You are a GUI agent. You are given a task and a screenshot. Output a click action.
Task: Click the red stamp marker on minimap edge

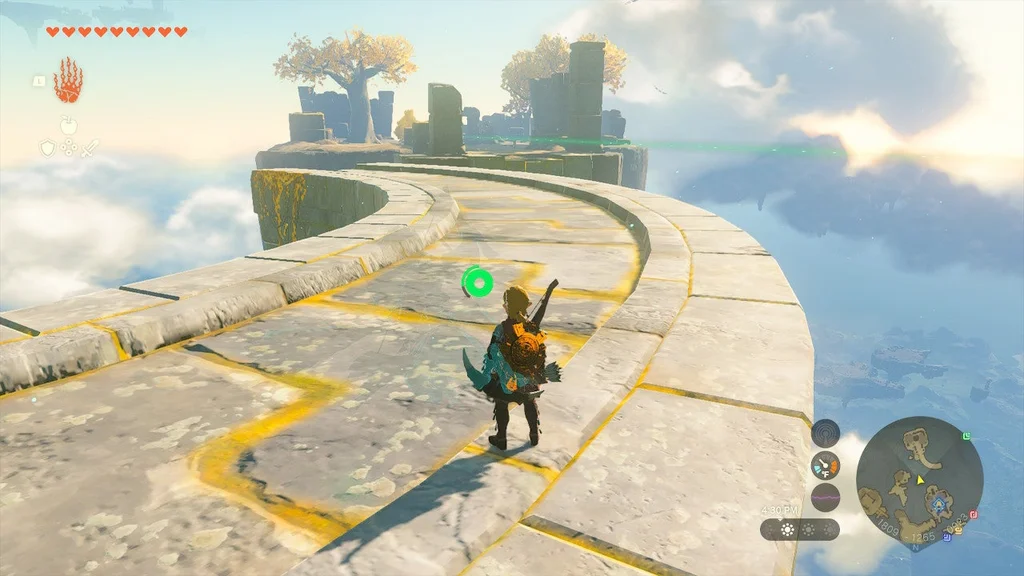point(974,514)
